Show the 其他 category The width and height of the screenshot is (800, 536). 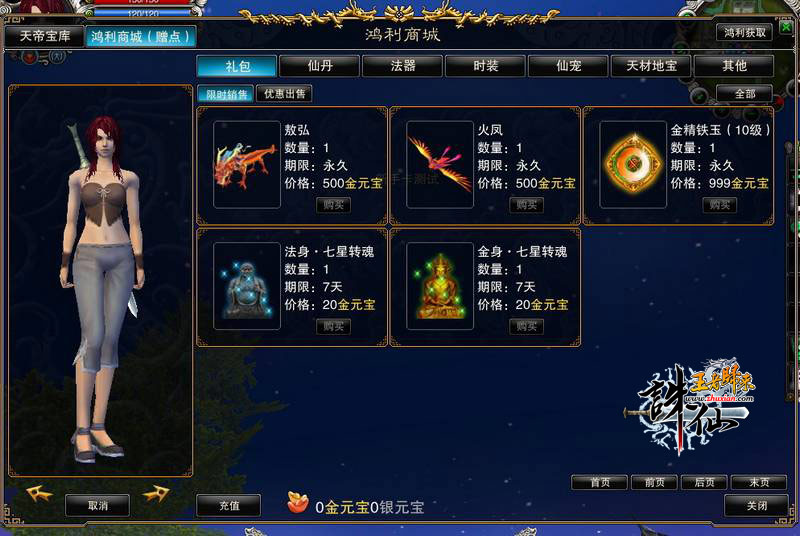[734, 66]
